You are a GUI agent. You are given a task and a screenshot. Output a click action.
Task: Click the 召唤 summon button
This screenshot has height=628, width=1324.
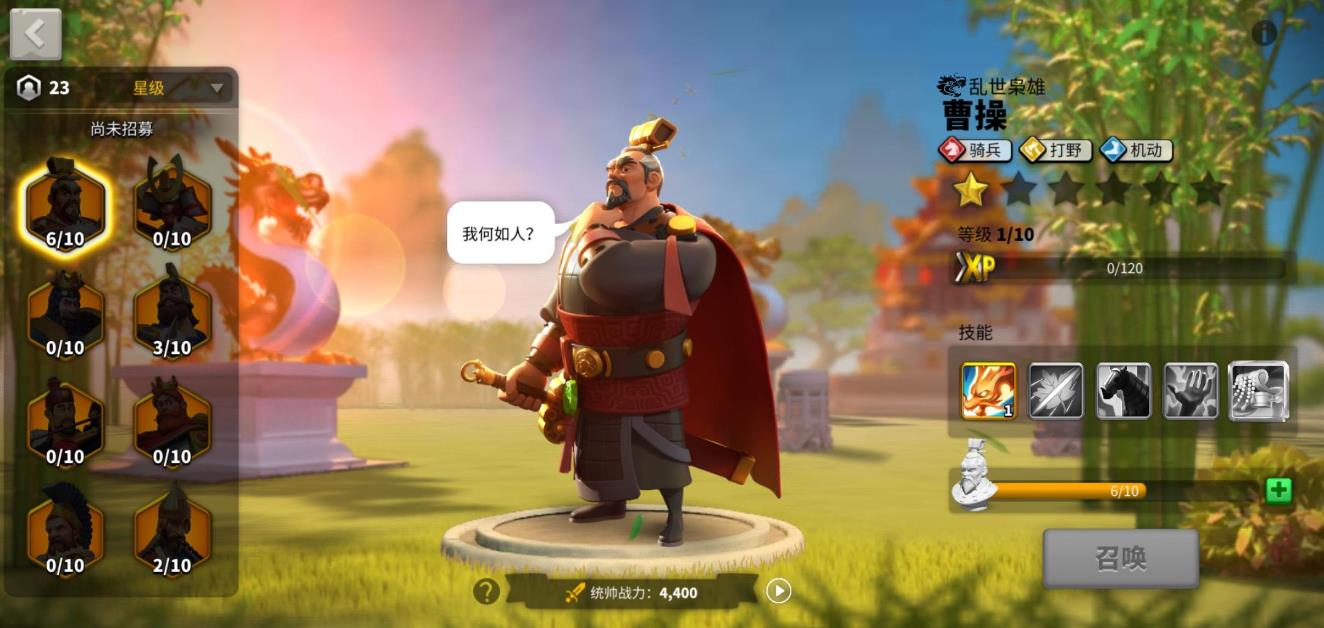tap(1120, 558)
